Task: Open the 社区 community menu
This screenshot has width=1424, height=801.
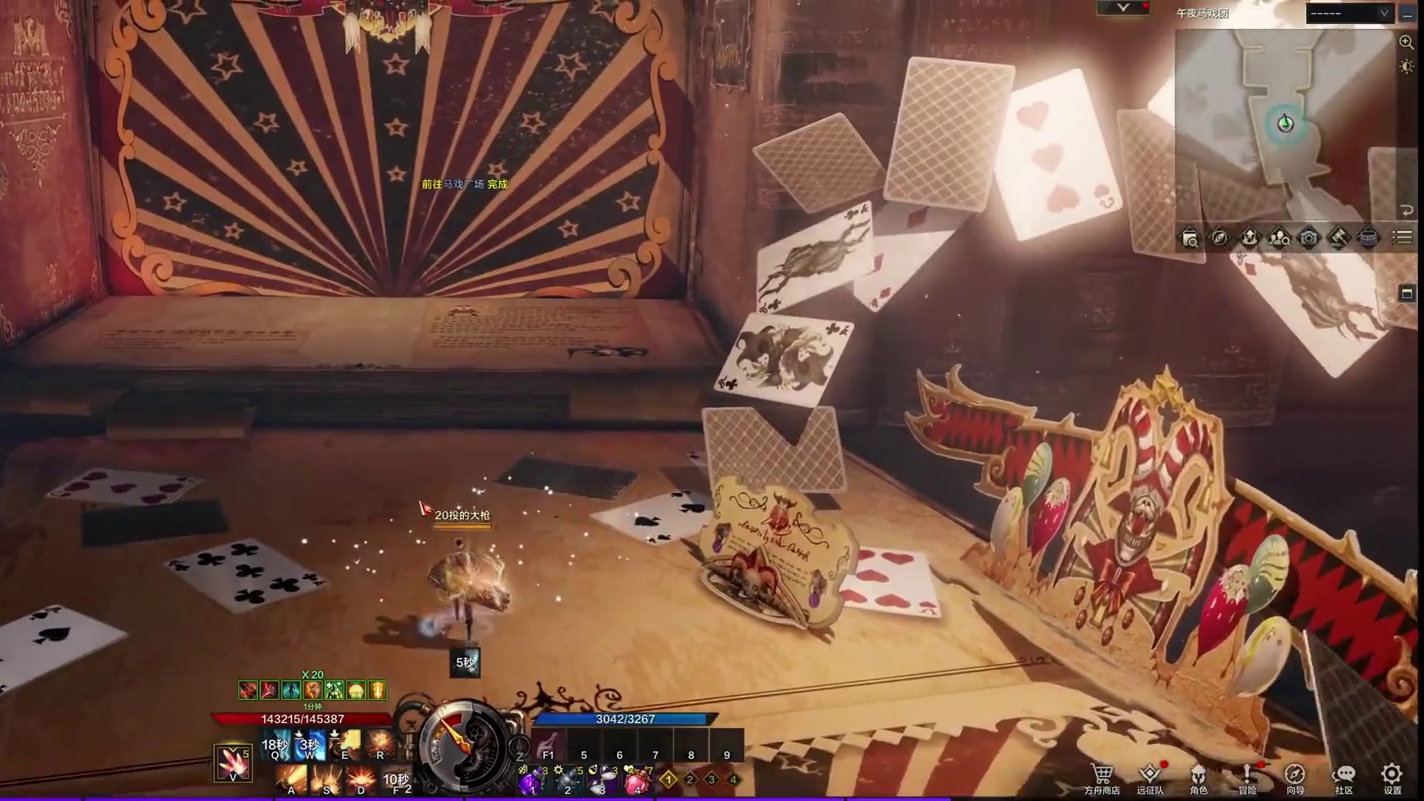Action: tap(1344, 776)
